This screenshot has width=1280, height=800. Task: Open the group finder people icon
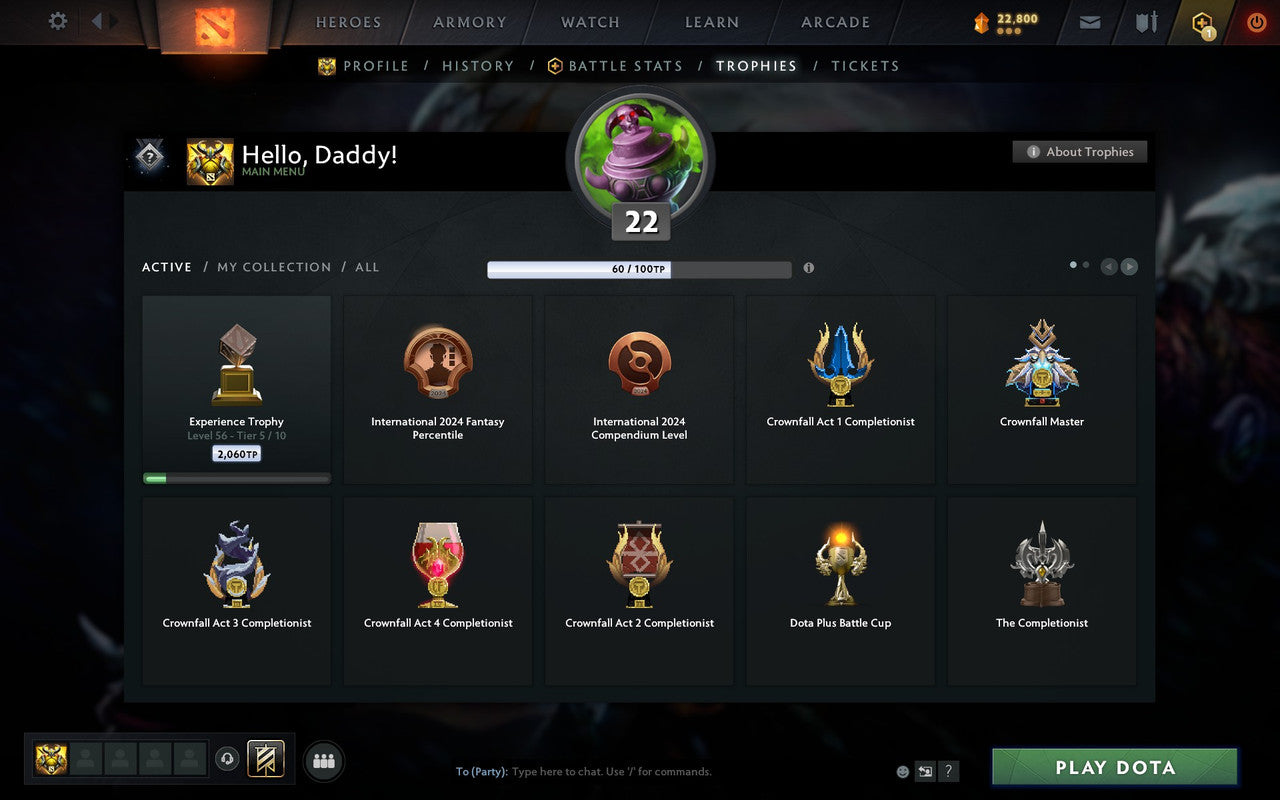(323, 760)
